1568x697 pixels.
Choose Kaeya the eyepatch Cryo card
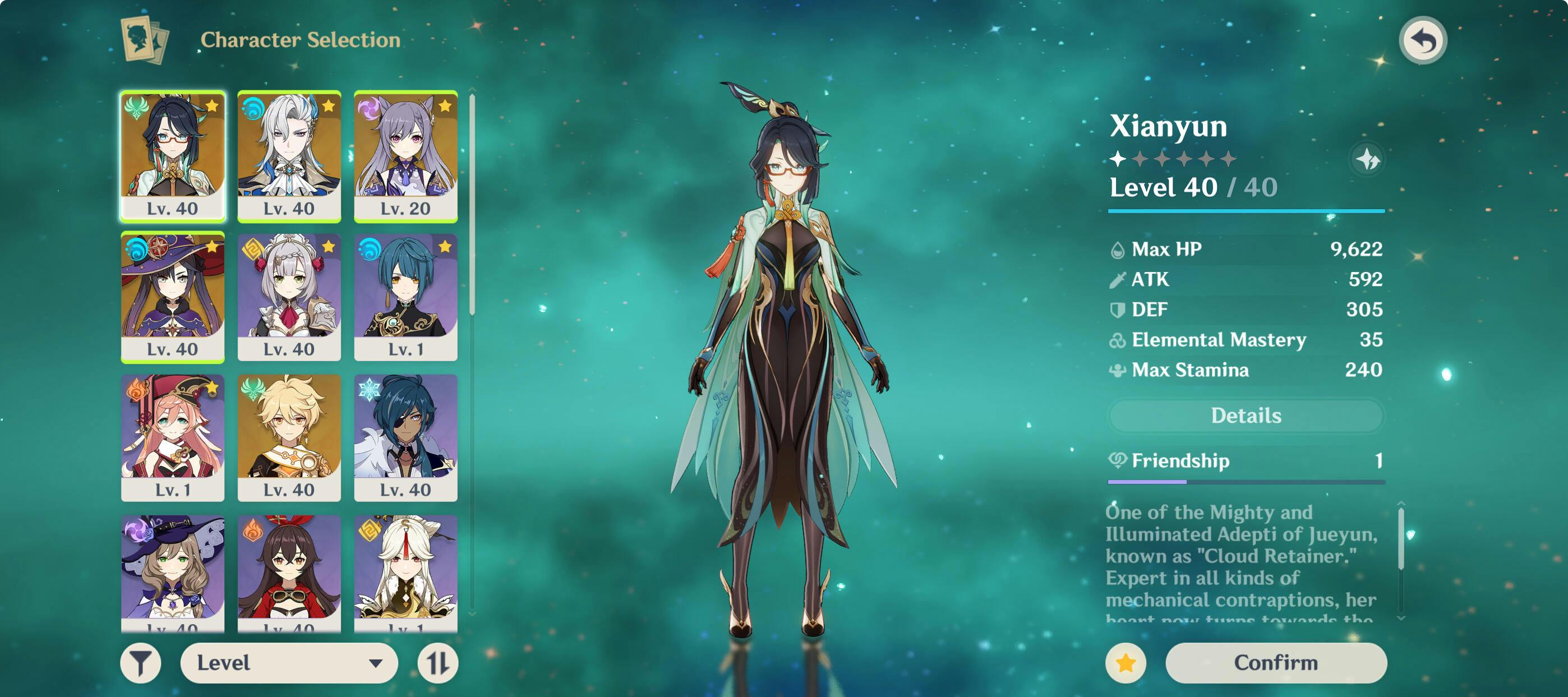coord(405,438)
